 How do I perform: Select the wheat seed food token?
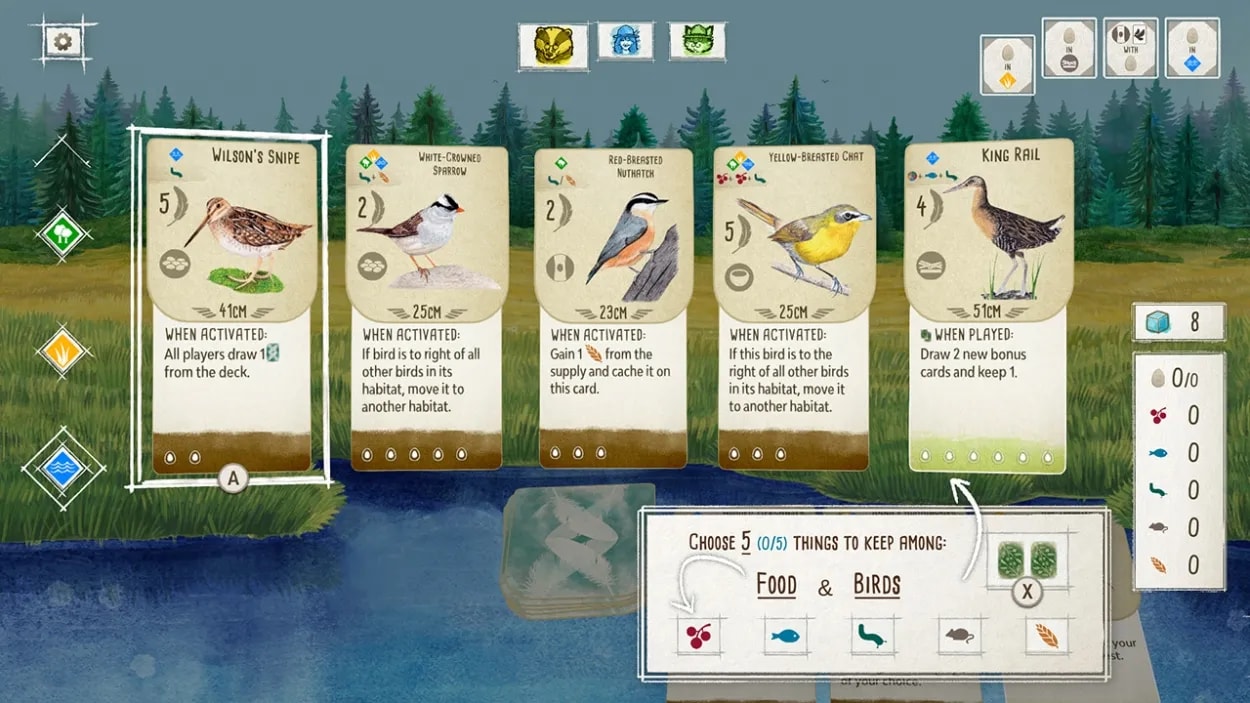pyautogui.click(x=1046, y=635)
